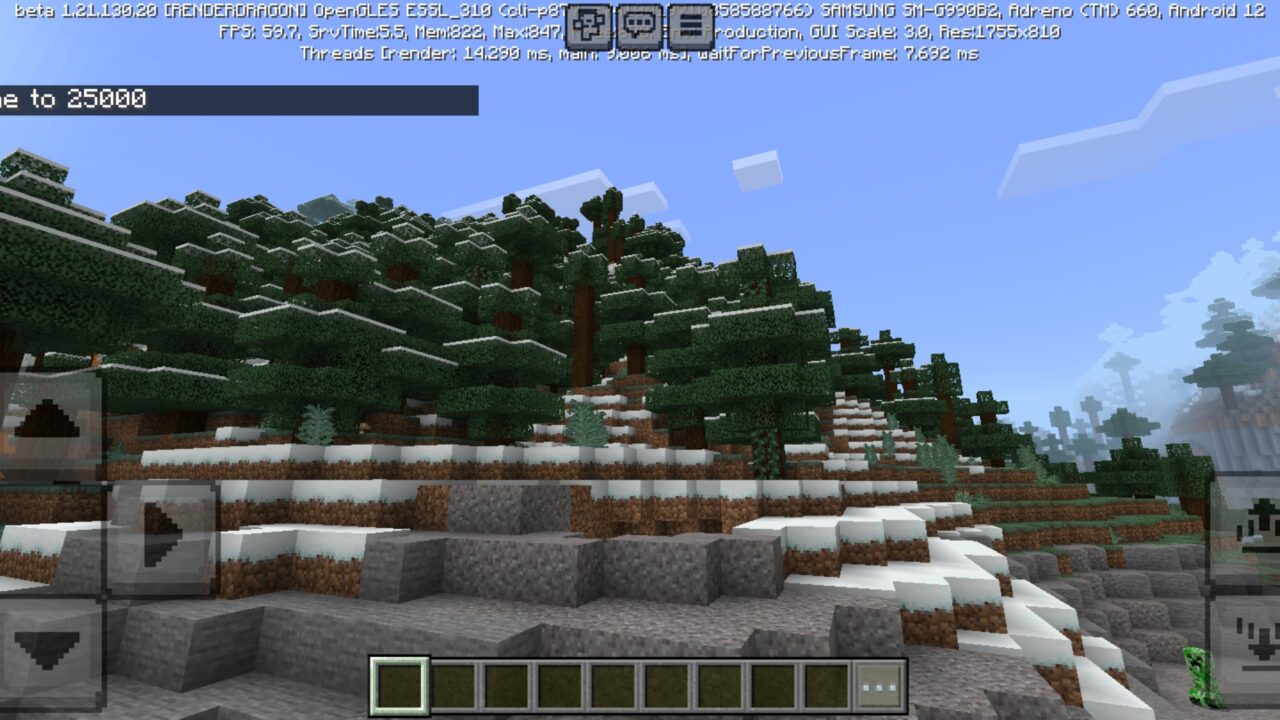Open the emote wheel
This screenshot has width=1280, height=720.
click(589, 25)
